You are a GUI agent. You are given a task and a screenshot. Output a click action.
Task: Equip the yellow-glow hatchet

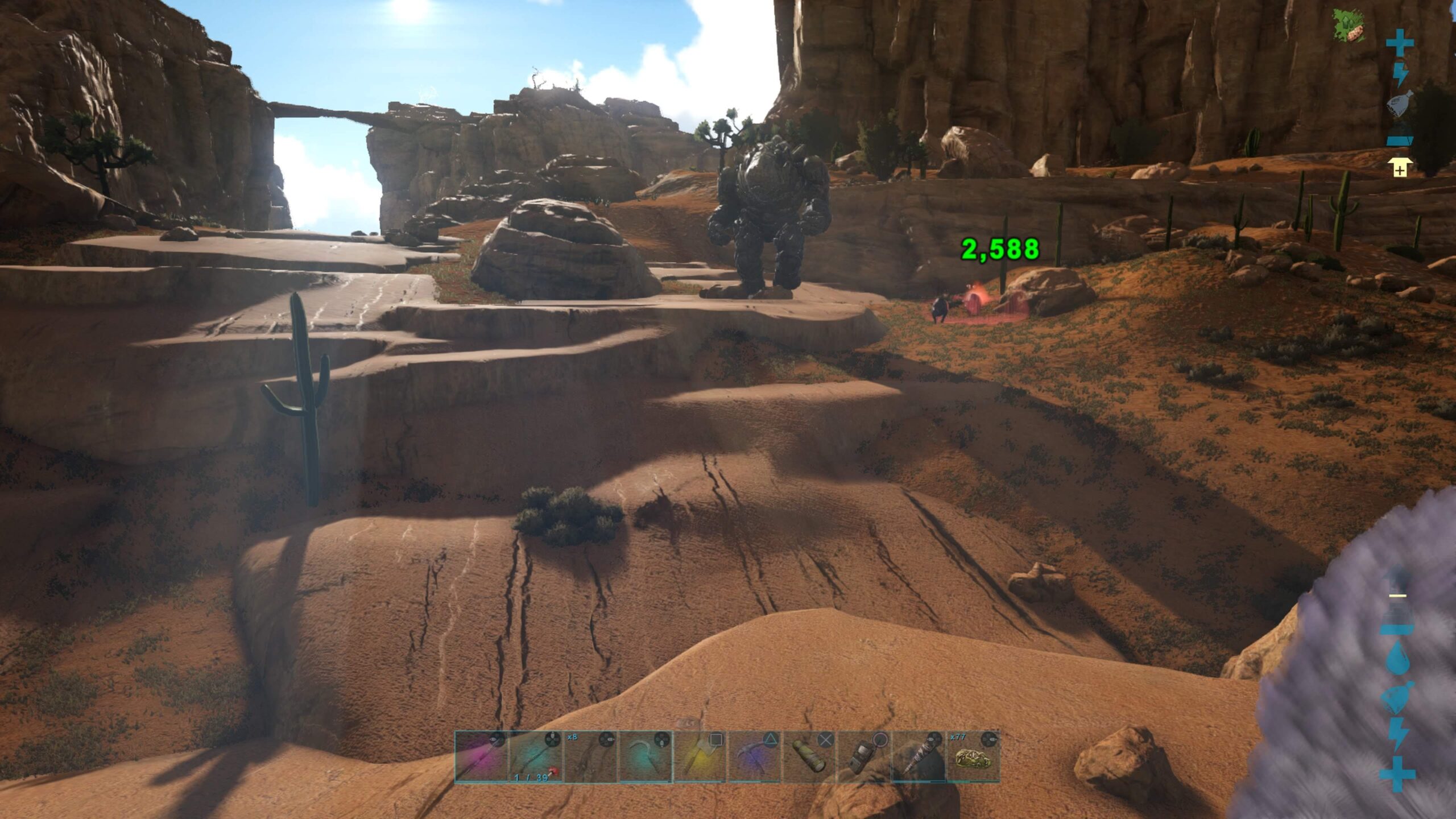700,757
